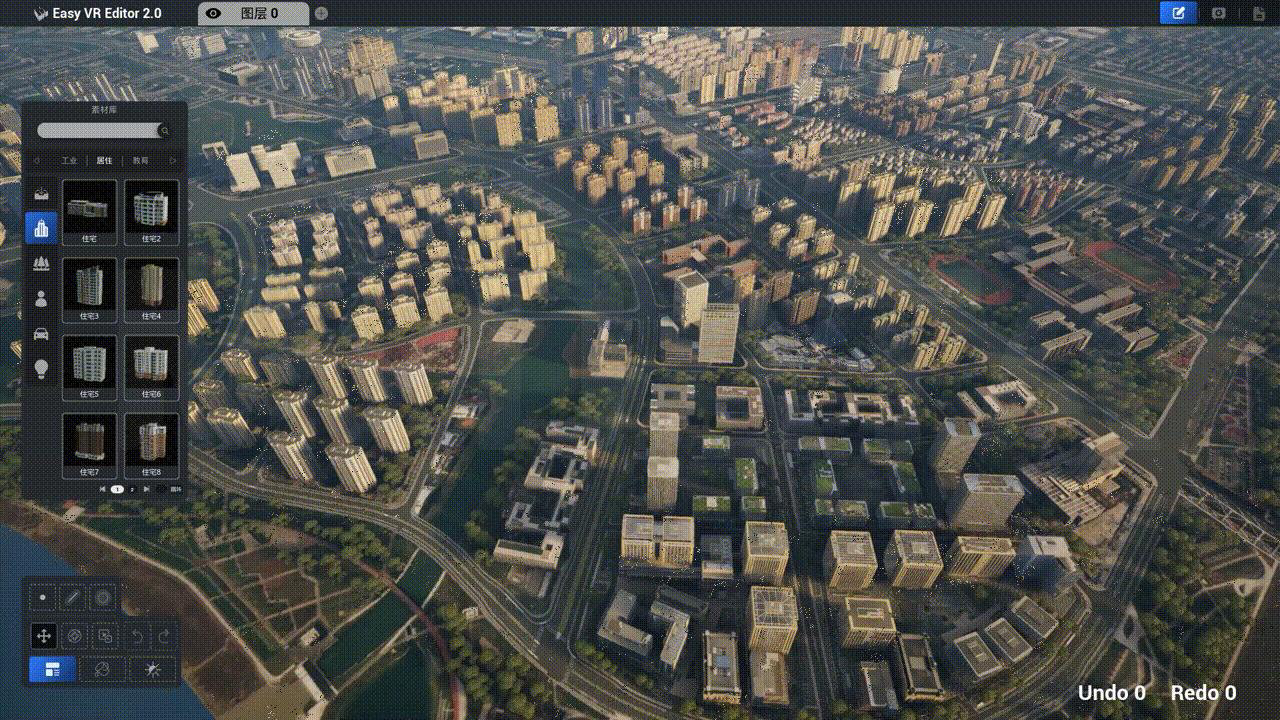This screenshot has width=1280, height=720.
Task: Select the 住宅8 building thumbnail
Action: click(151, 441)
